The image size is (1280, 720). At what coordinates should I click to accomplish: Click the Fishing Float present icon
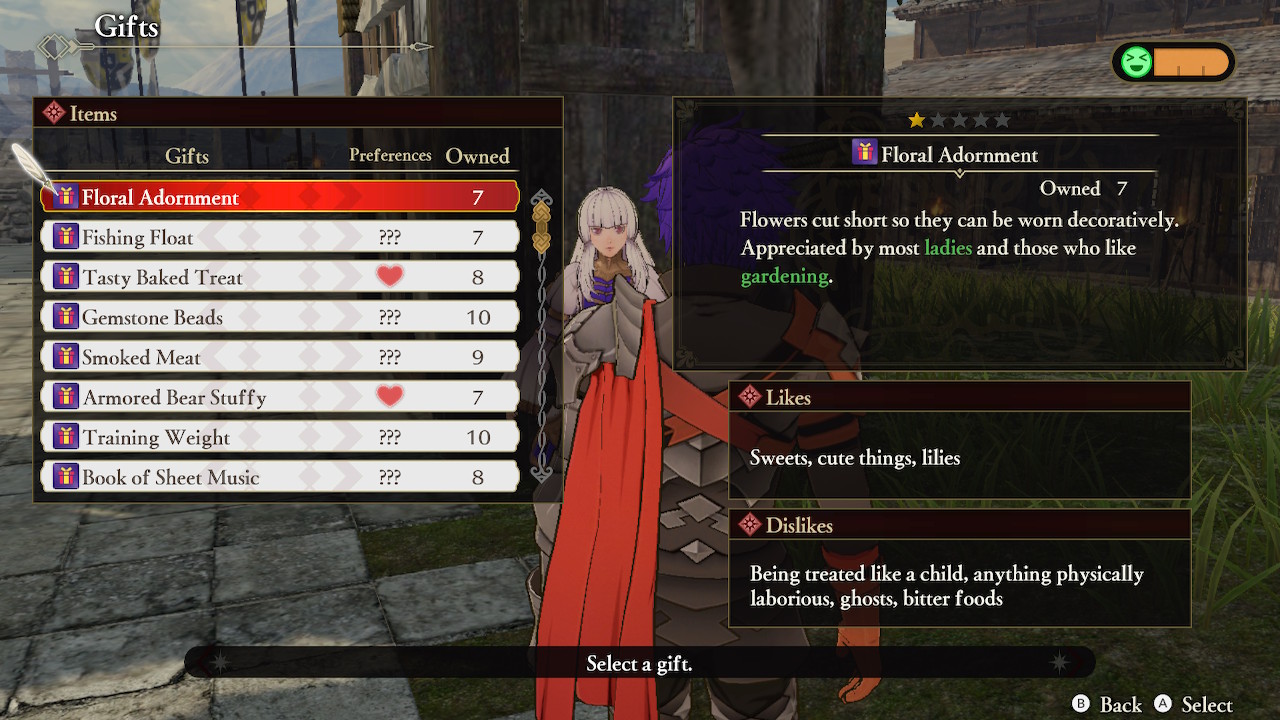tap(65, 236)
